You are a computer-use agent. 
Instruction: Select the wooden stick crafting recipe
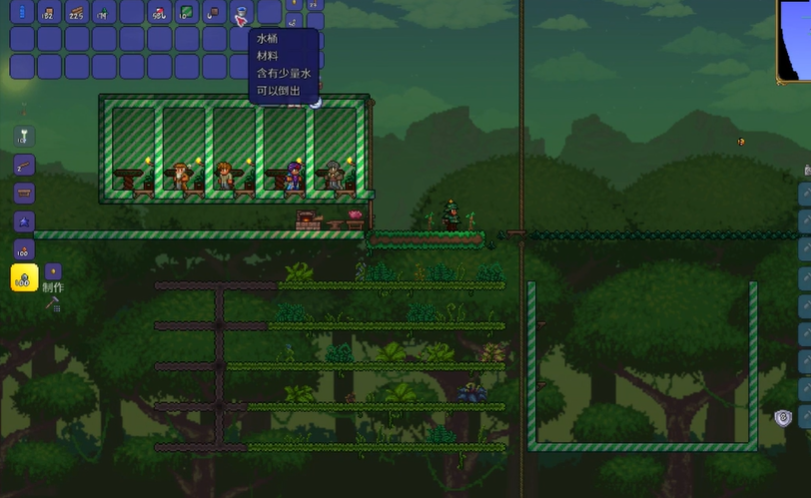coord(24,164)
